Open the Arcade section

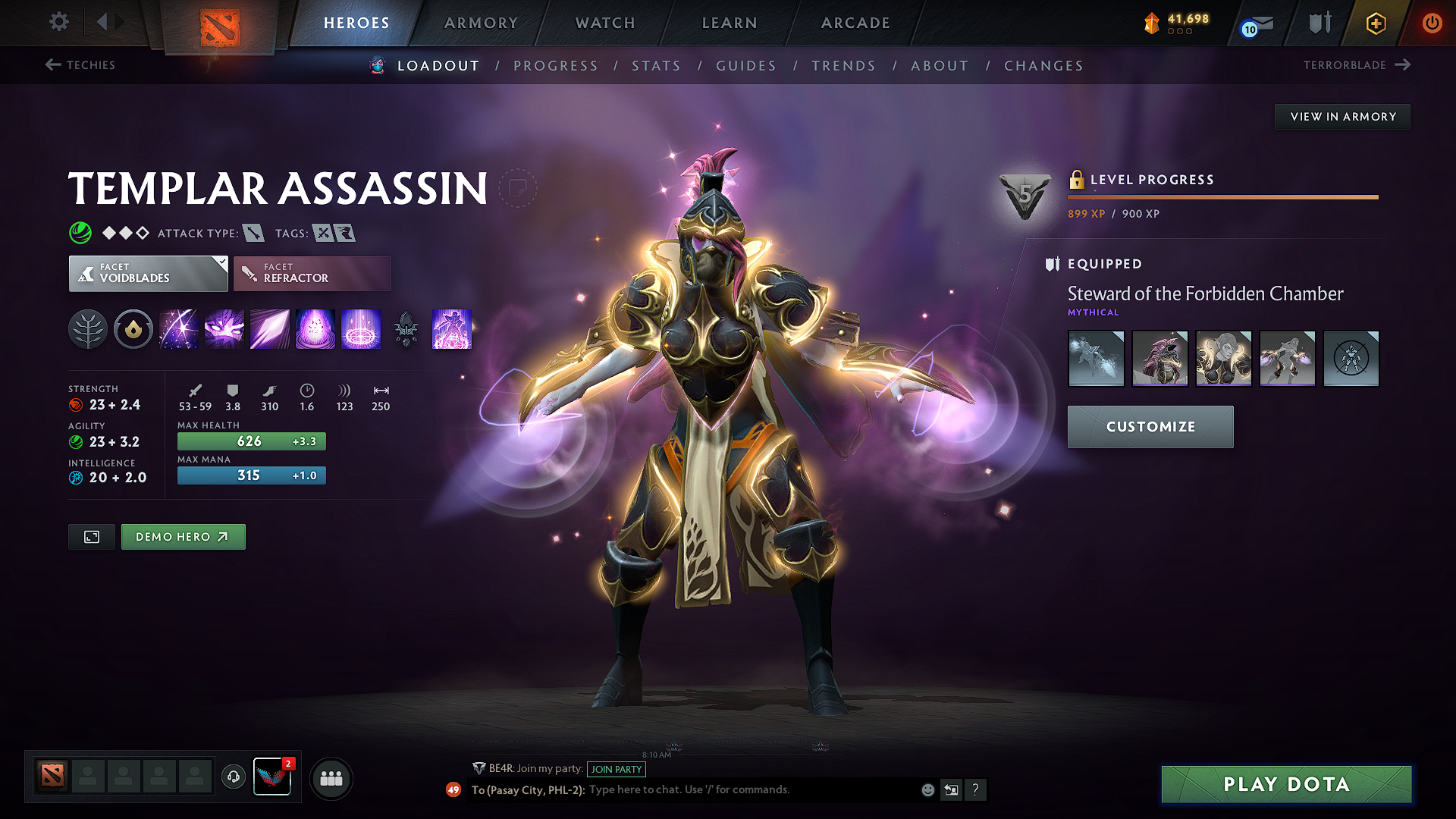855,23
